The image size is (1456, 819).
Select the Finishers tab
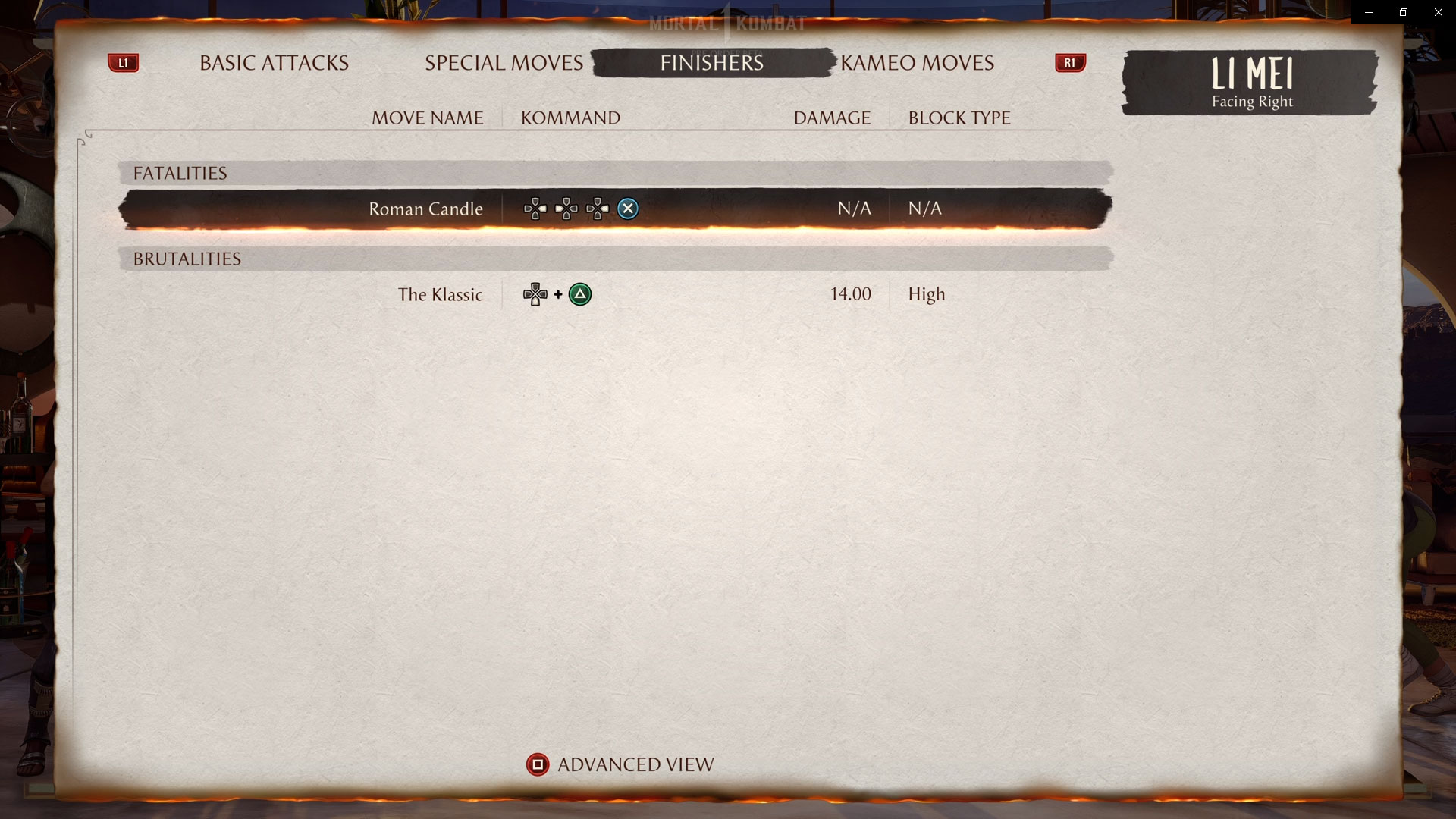711,63
